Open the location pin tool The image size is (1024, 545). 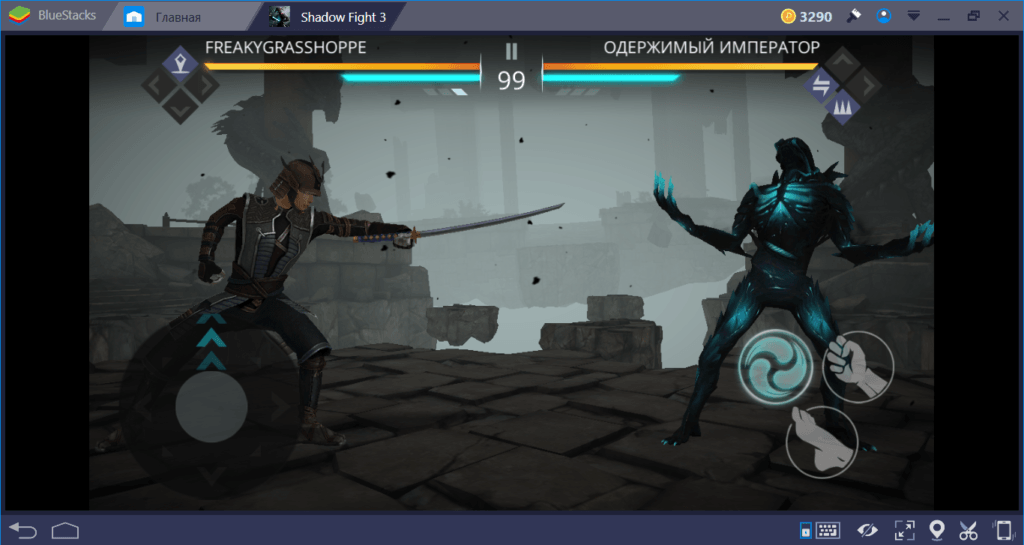pyautogui.click(x=937, y=530)
